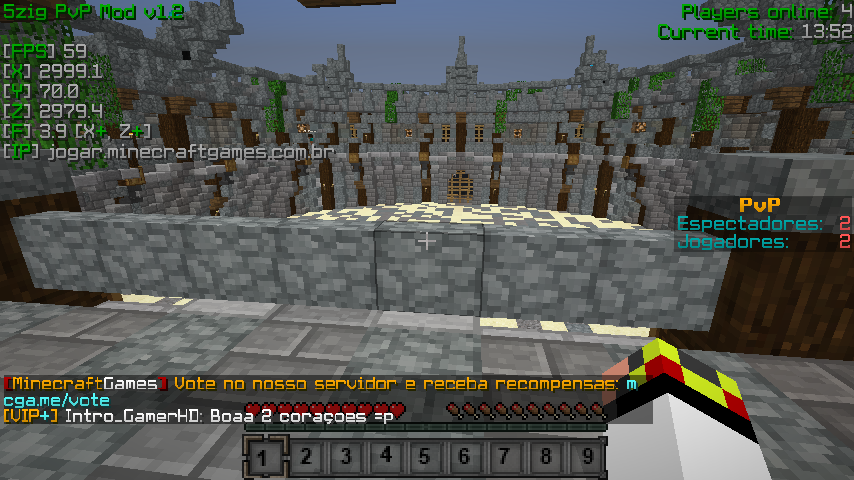Choose hotbar slot number 9
Screen dimensions: 854x480
586,459
